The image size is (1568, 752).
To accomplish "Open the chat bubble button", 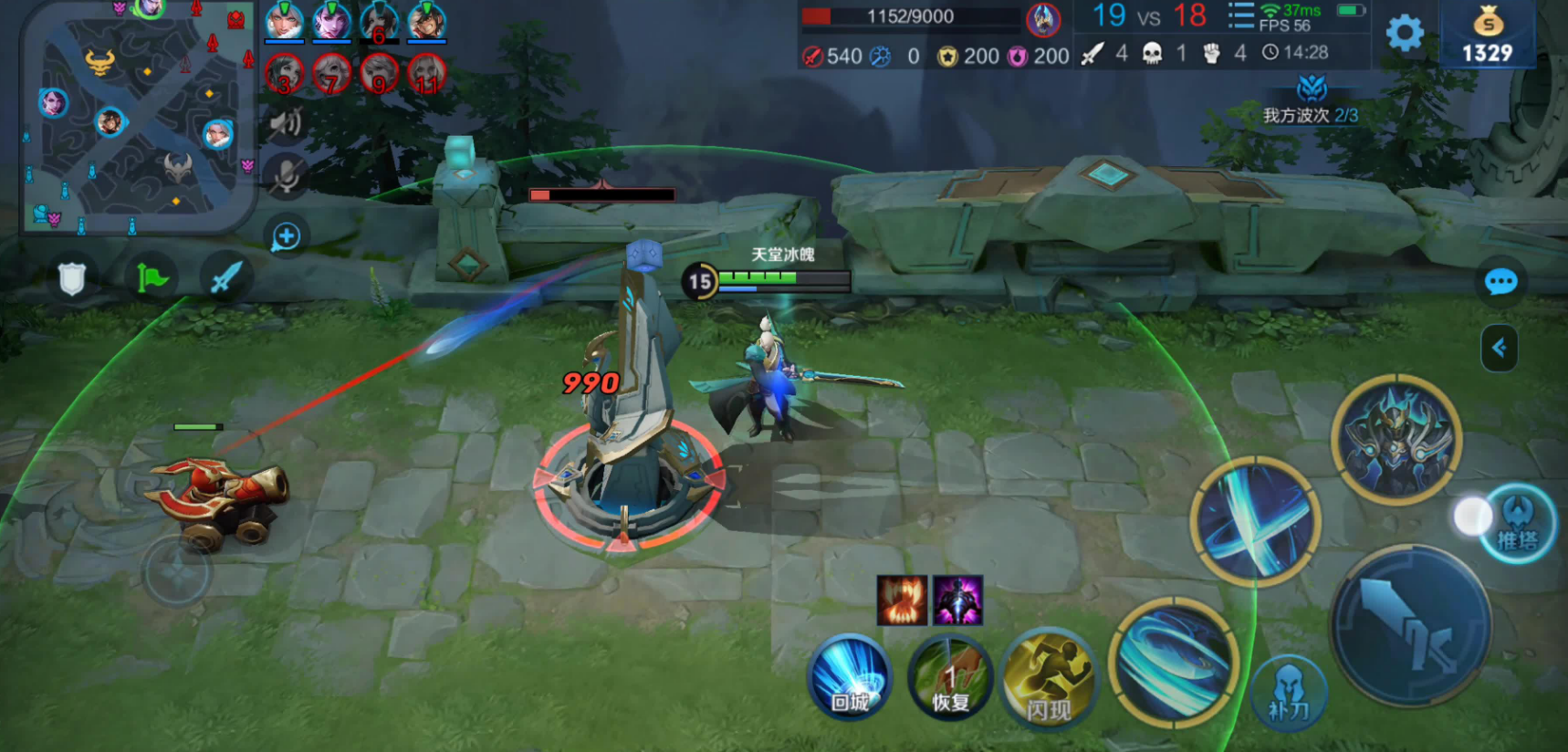I will pyautogui.click(x=1500, y=282).
